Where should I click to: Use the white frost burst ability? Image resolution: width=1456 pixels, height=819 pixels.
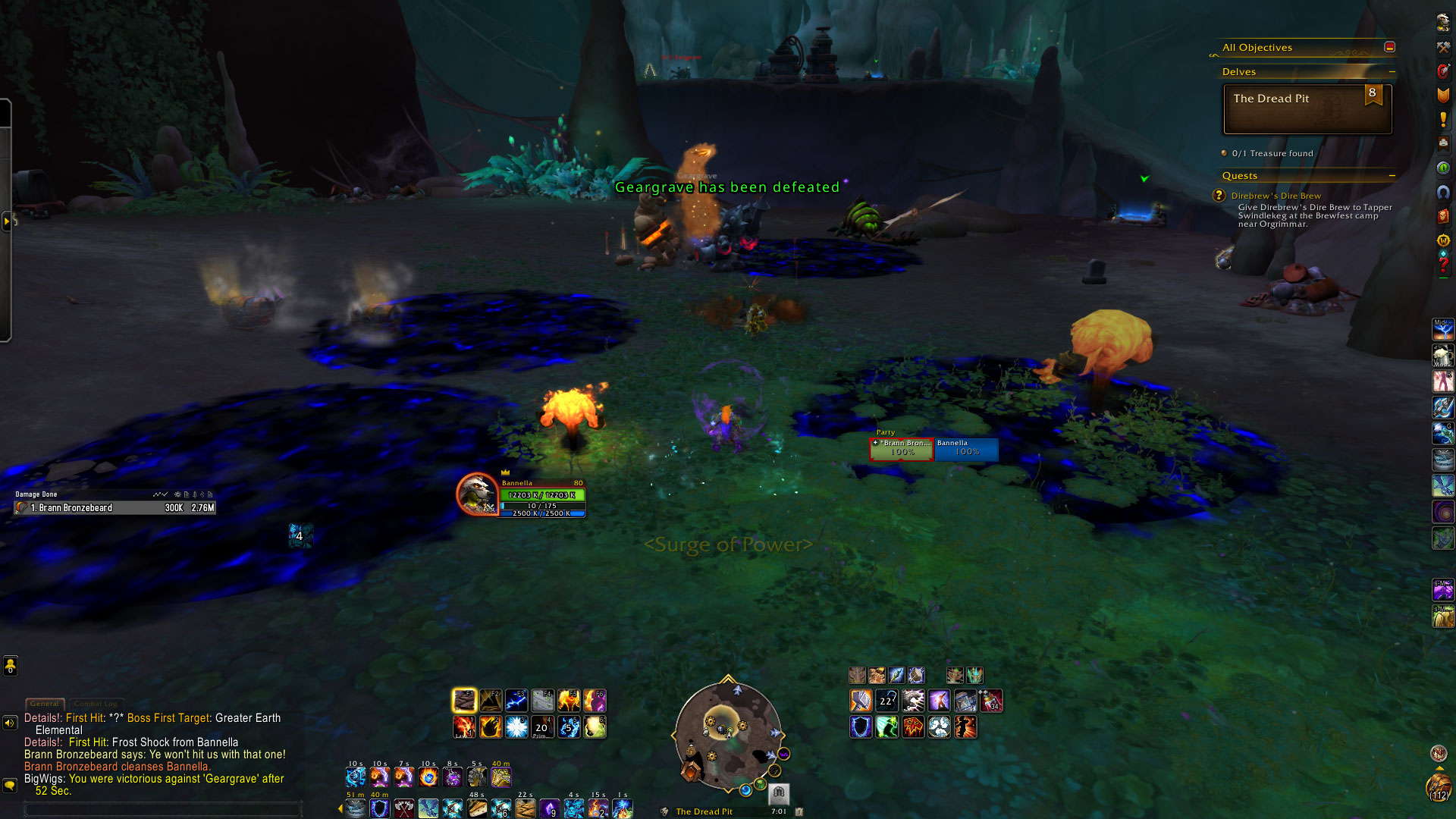[x=516, y=727]
